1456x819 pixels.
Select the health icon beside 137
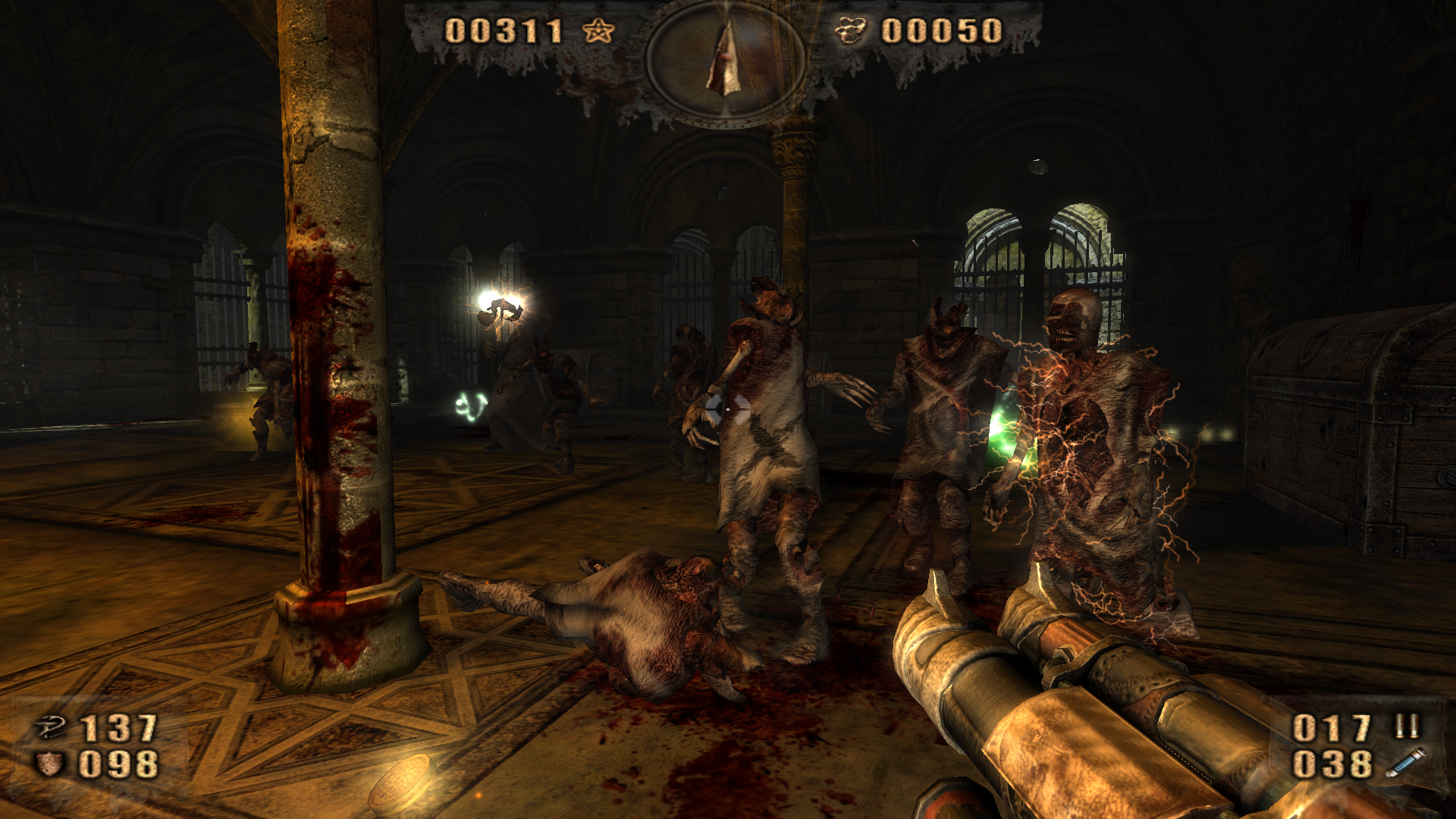52,728
